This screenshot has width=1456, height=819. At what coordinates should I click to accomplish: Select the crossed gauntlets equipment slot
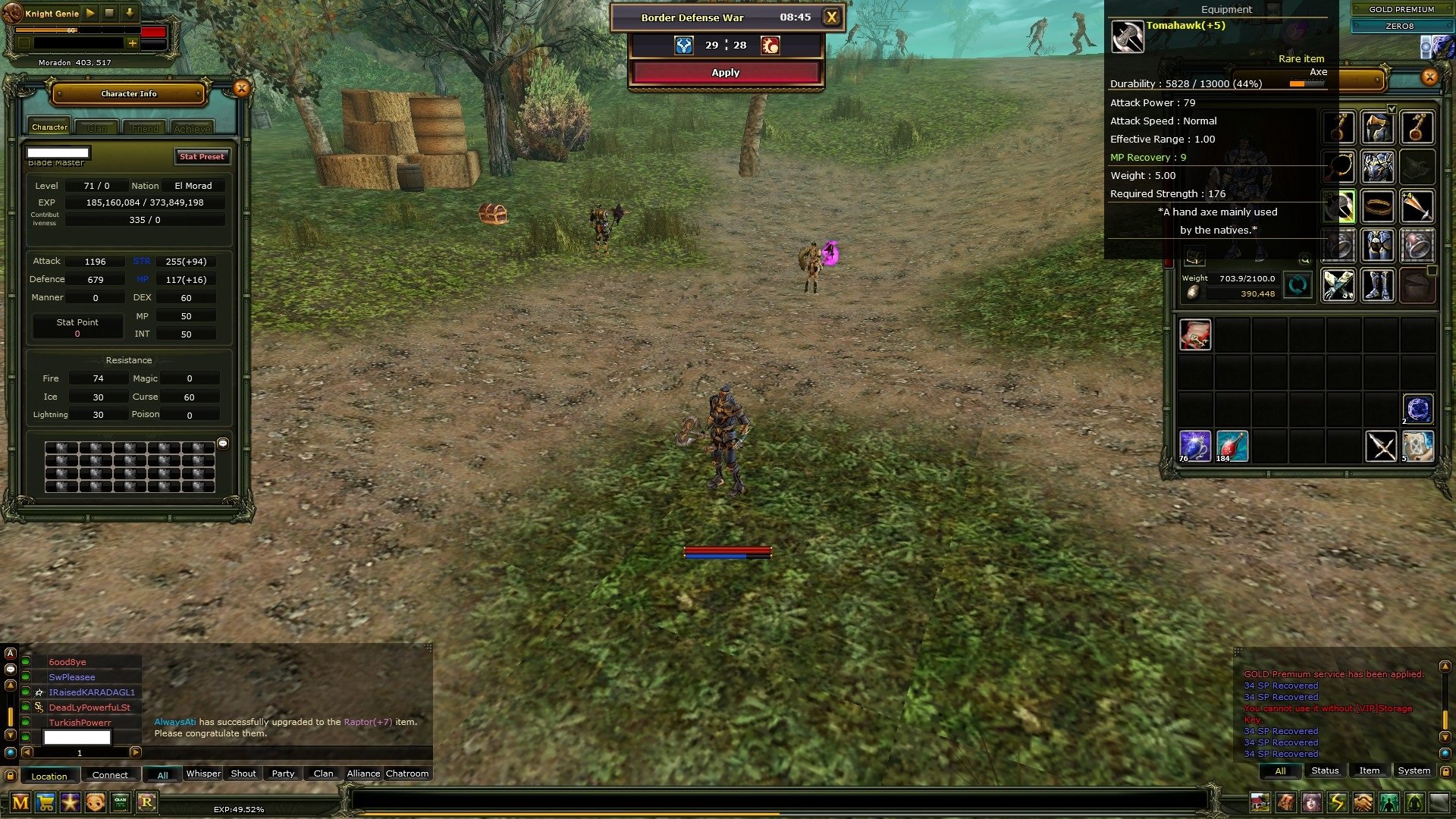(1338, 286)
